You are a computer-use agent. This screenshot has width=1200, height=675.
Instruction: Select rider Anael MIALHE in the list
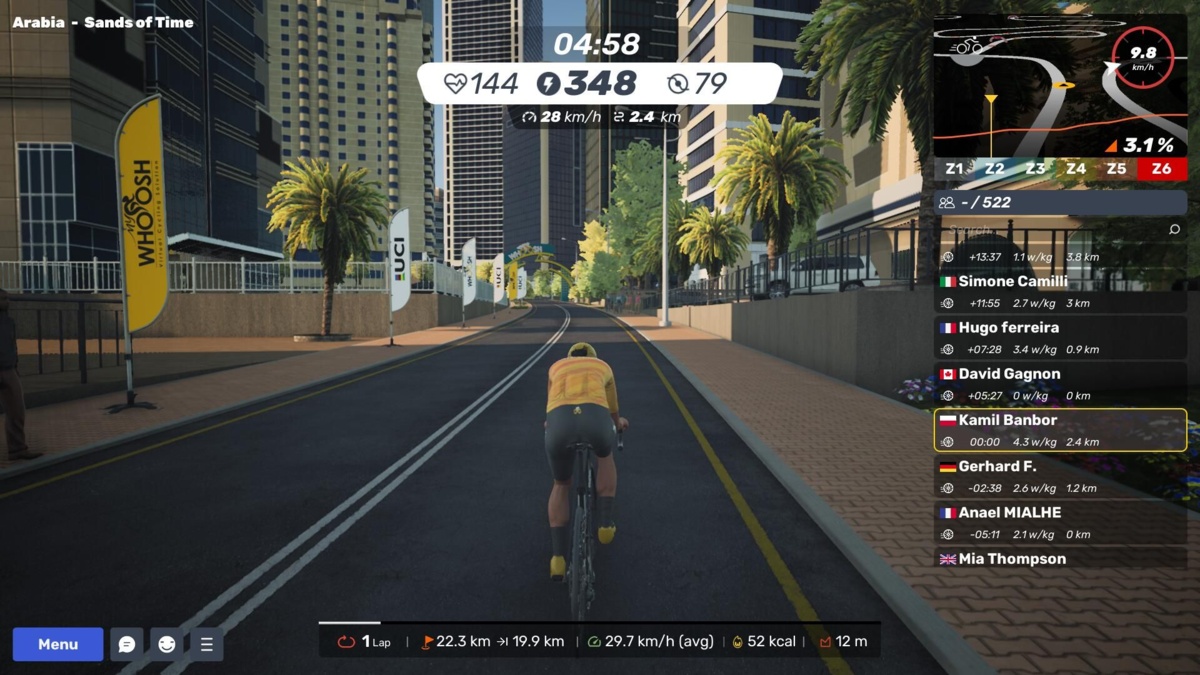pyautogui.click(x=1060, y=523)
